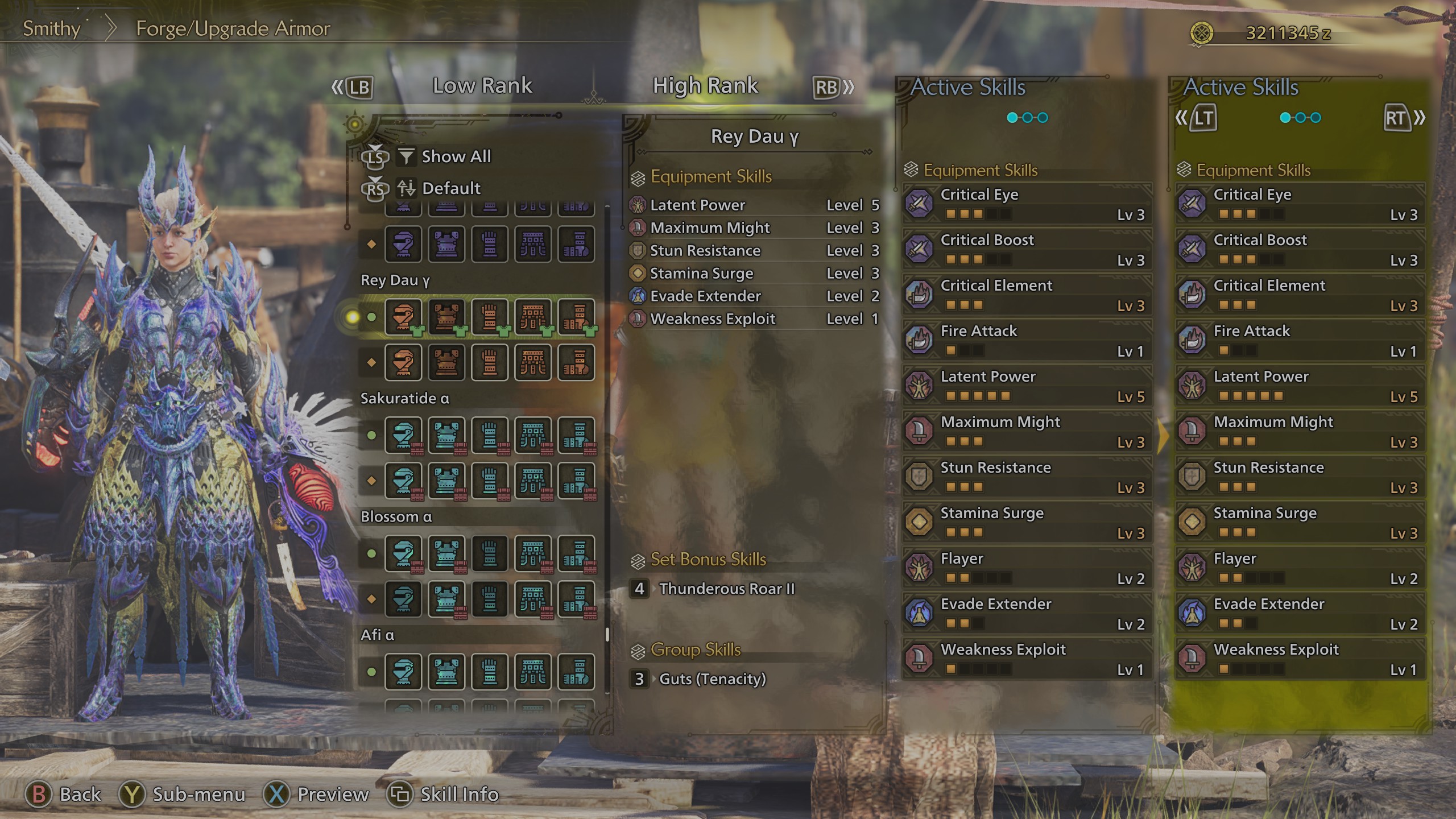Switch to the High Rank tab
Image resolution: width=1456 pixels, height=819 pixels.
point(705,85)
